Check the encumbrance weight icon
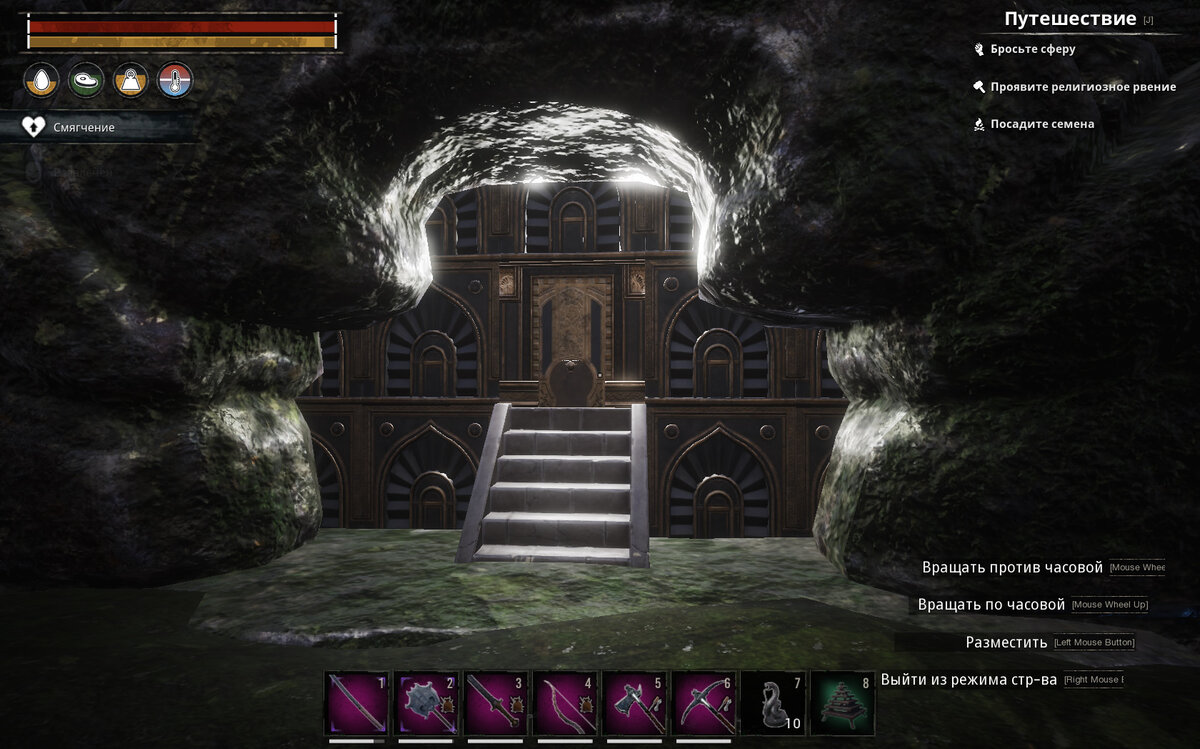Screen dimensions: 1200x749 131,80
